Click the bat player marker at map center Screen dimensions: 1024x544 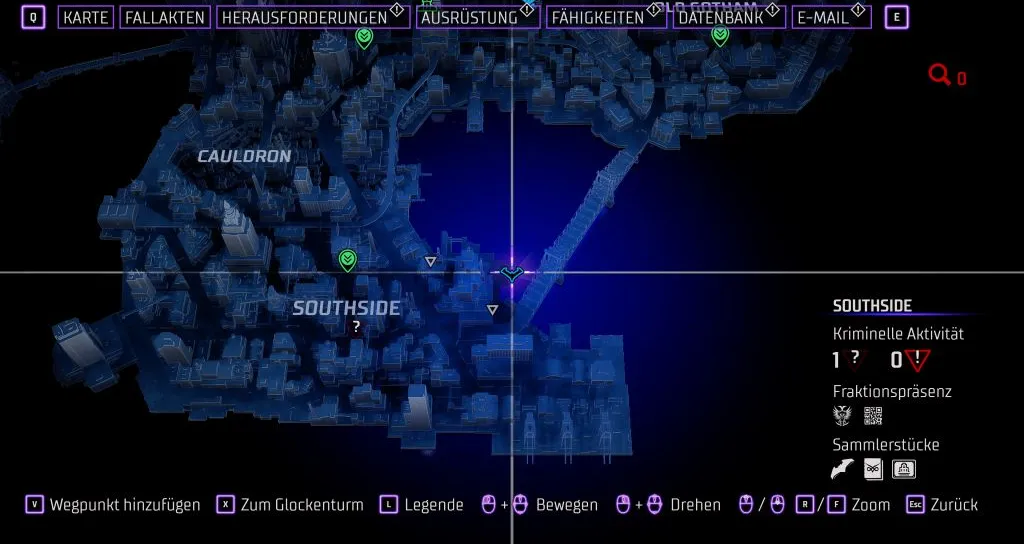(x=512, y=271)
